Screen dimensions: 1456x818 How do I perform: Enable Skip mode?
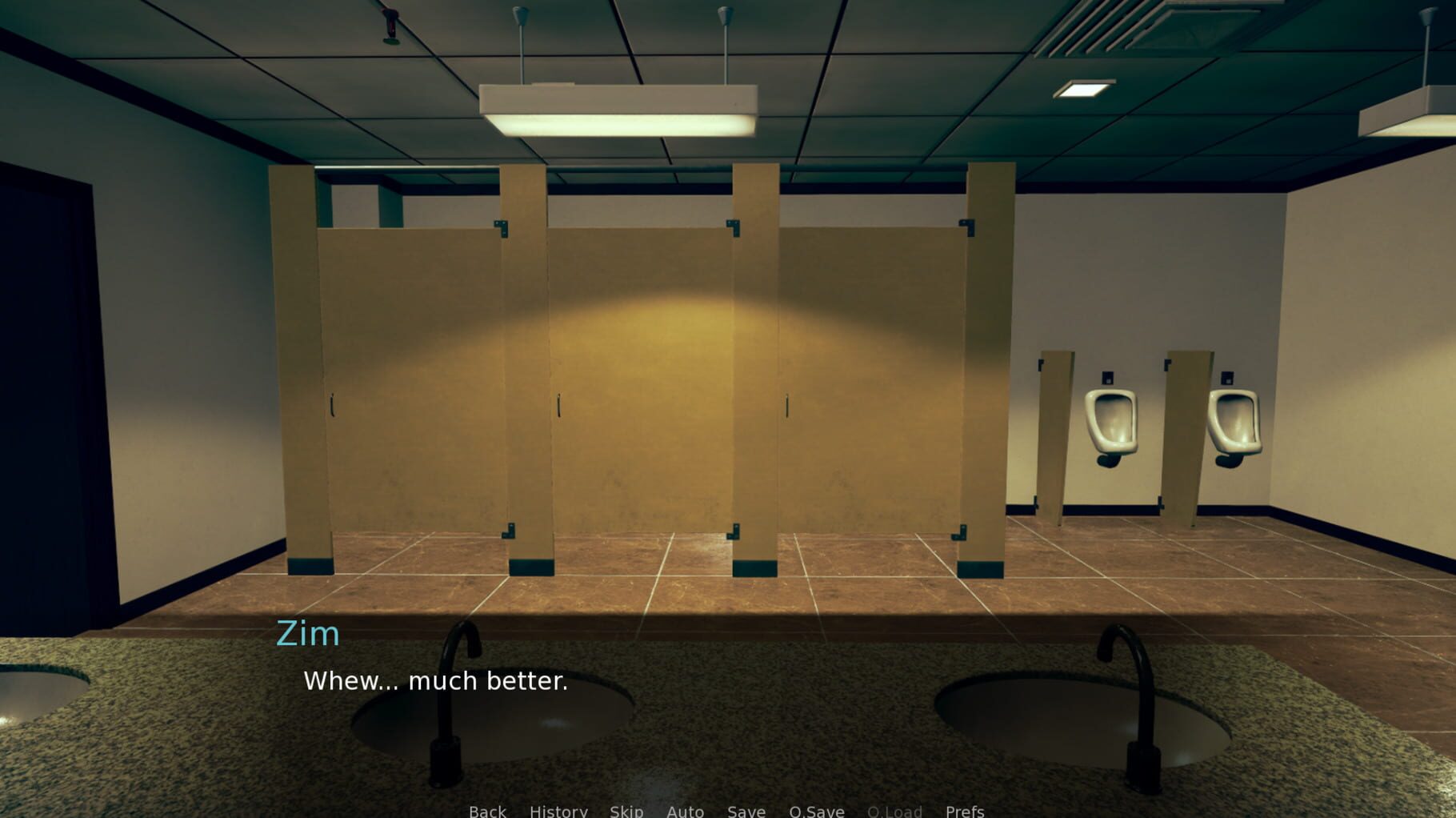626,811
